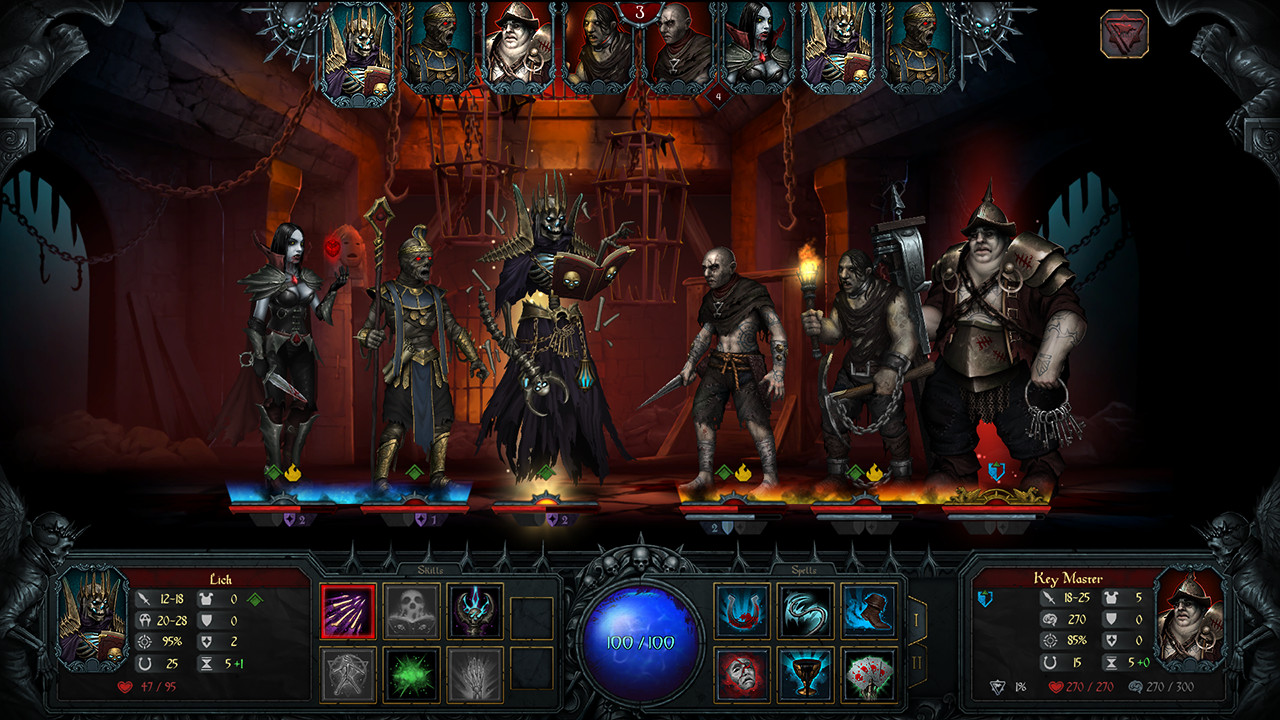Select the skull tome skill
The height and width of the screenshot is (720, 1280).
(x=410, y=613)
